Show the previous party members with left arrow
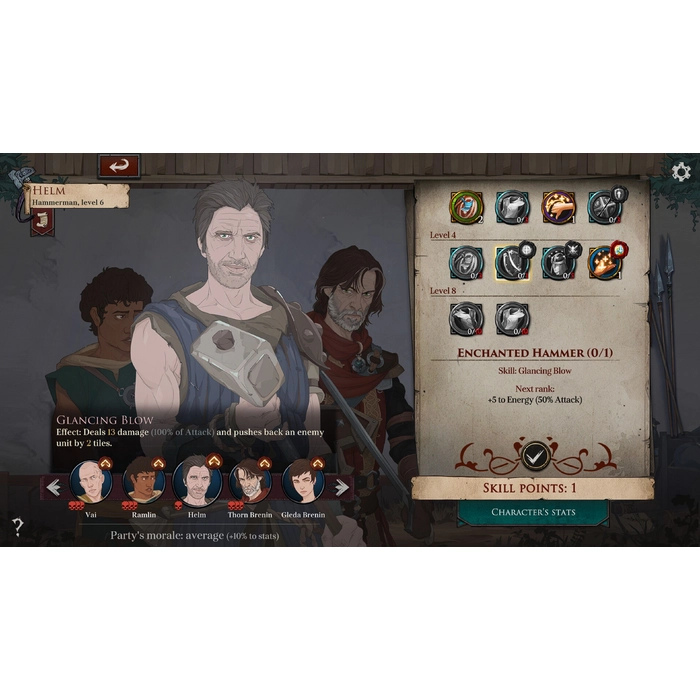 (x=54, y=488)
